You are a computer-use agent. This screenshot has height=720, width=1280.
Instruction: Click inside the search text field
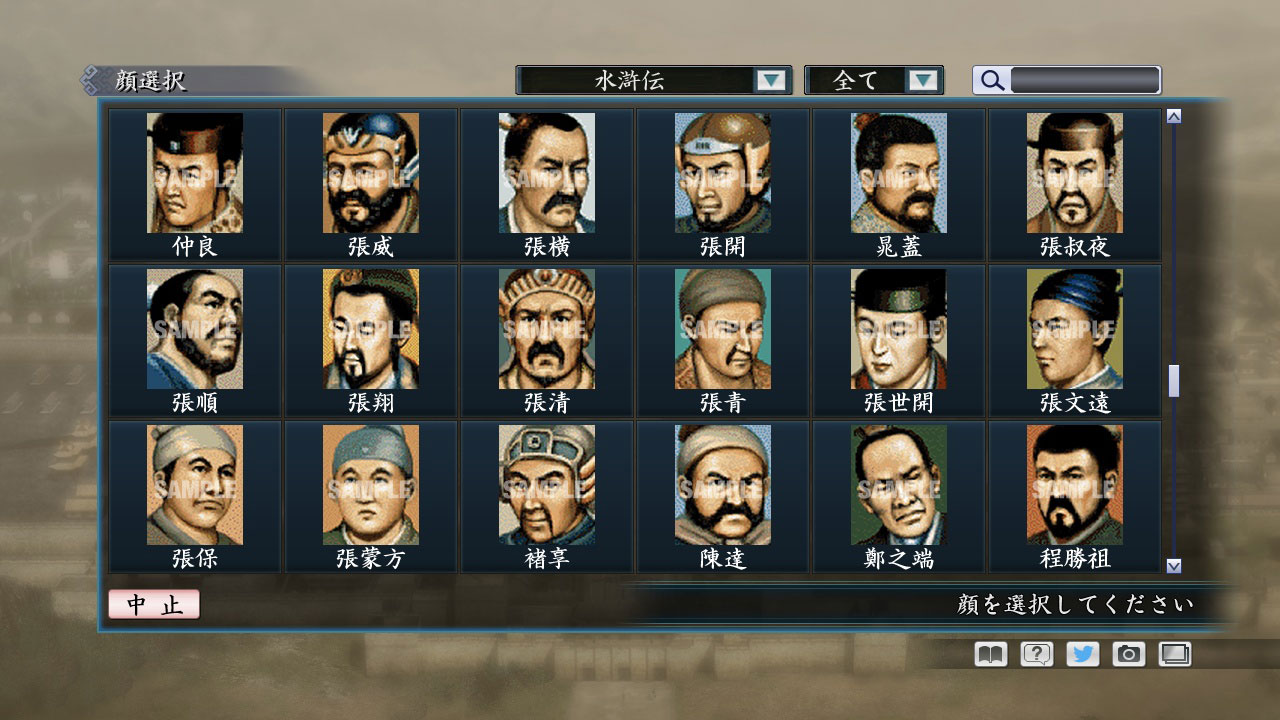coord(1085,79)
